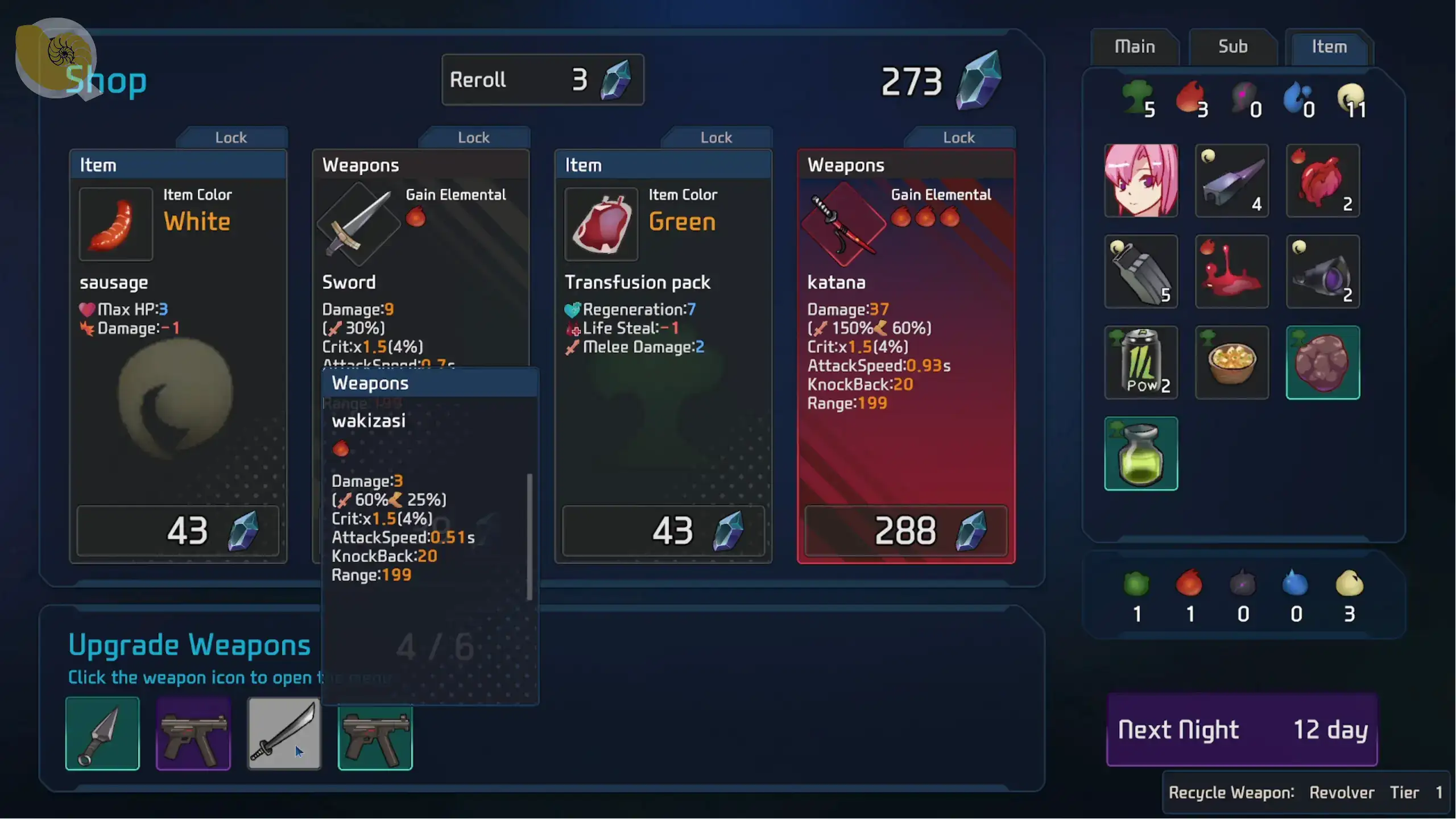
Task: Click the green potion jar item
Action: tap(1141, 453)
